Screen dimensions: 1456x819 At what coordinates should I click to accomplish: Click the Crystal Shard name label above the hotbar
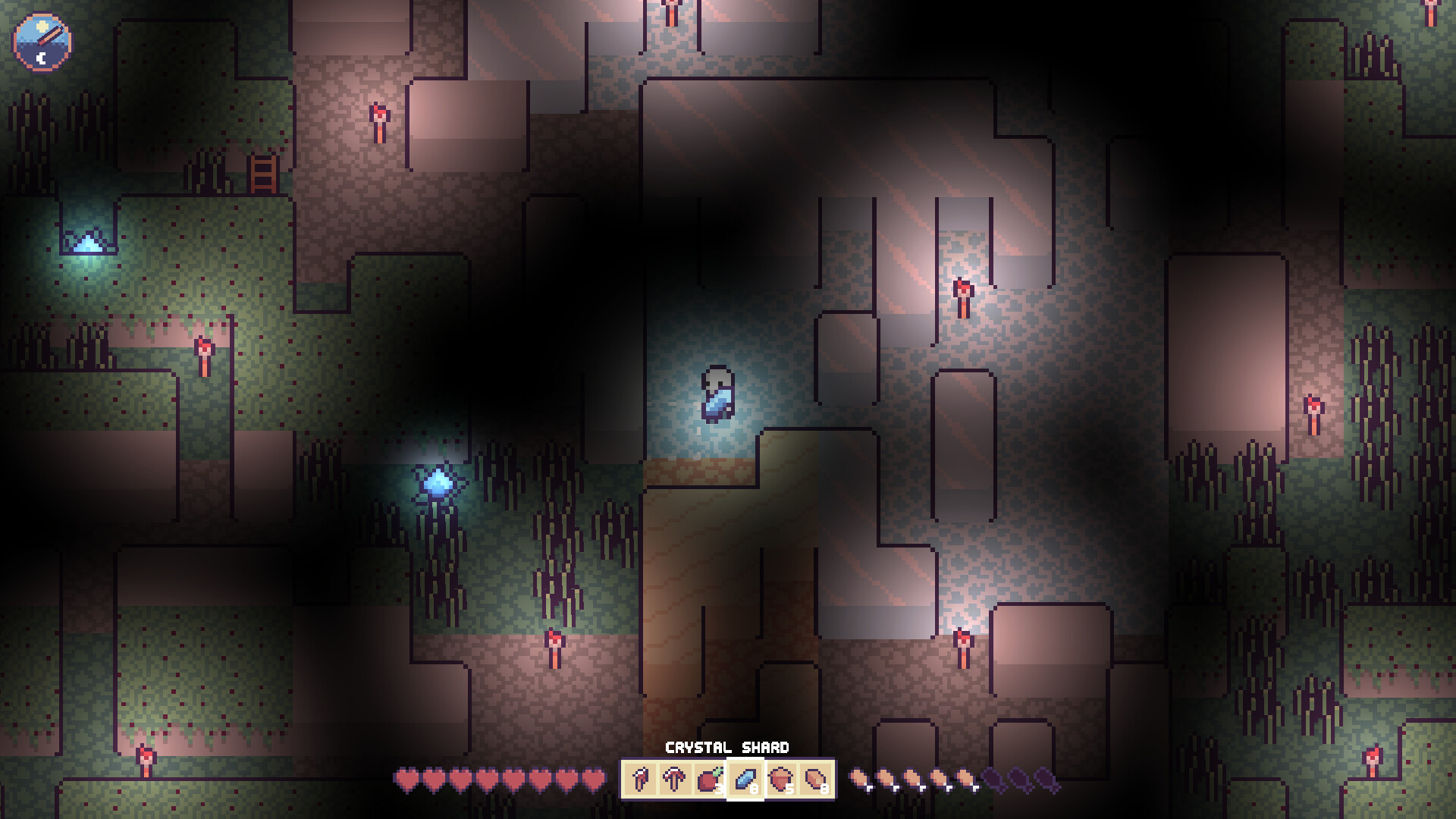pyautogui.click(x=729, y=747)
